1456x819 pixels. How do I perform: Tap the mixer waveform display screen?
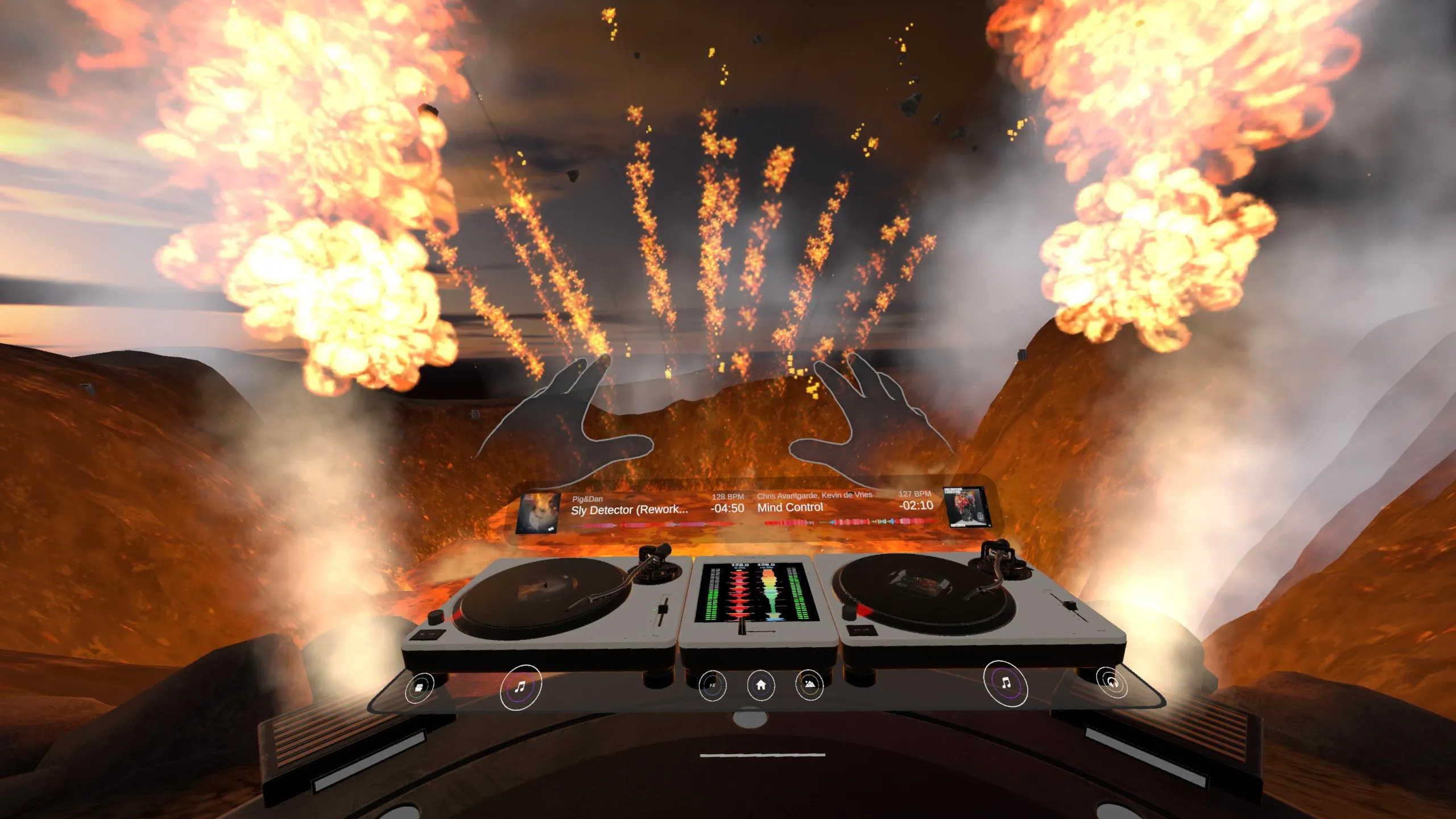(x=756, y=591)
